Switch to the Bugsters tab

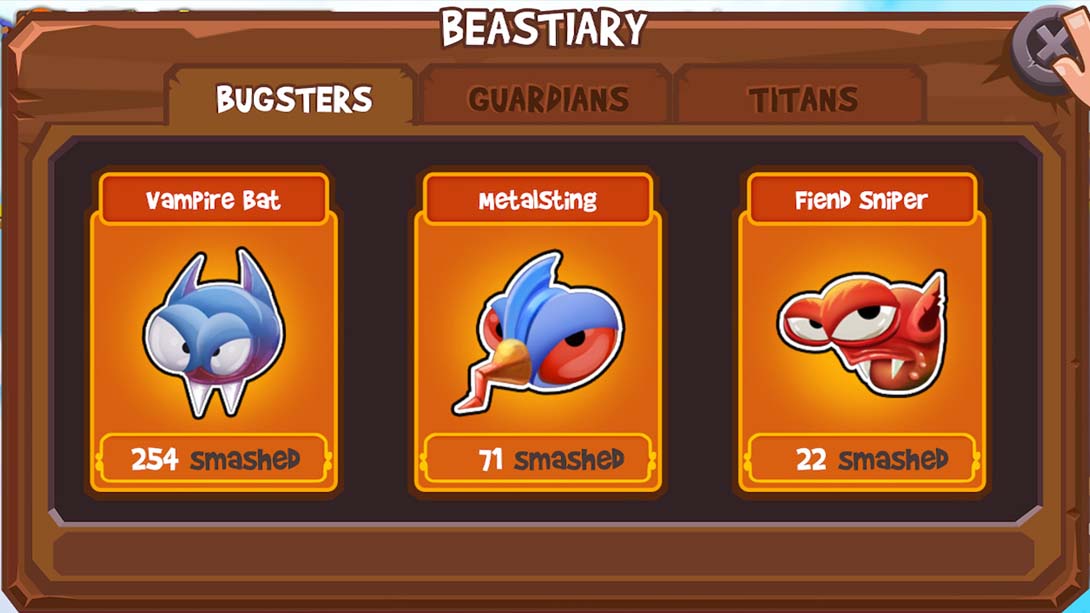(x=293, y=99)
